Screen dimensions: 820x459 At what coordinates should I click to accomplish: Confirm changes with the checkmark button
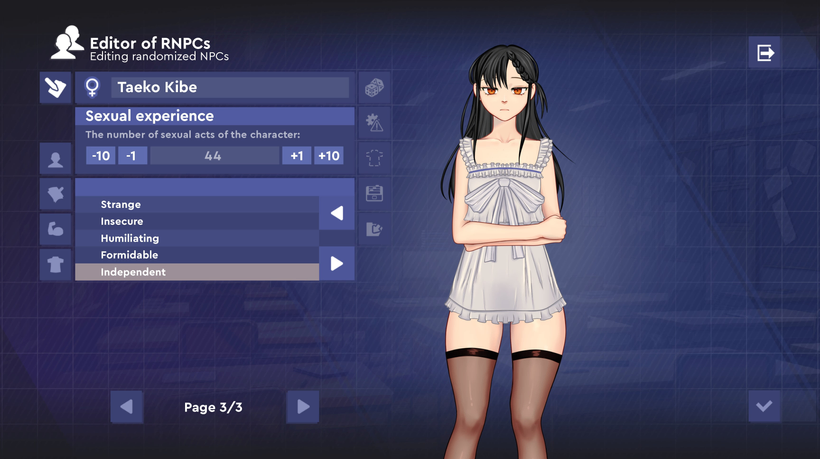[x=765, y=406]
